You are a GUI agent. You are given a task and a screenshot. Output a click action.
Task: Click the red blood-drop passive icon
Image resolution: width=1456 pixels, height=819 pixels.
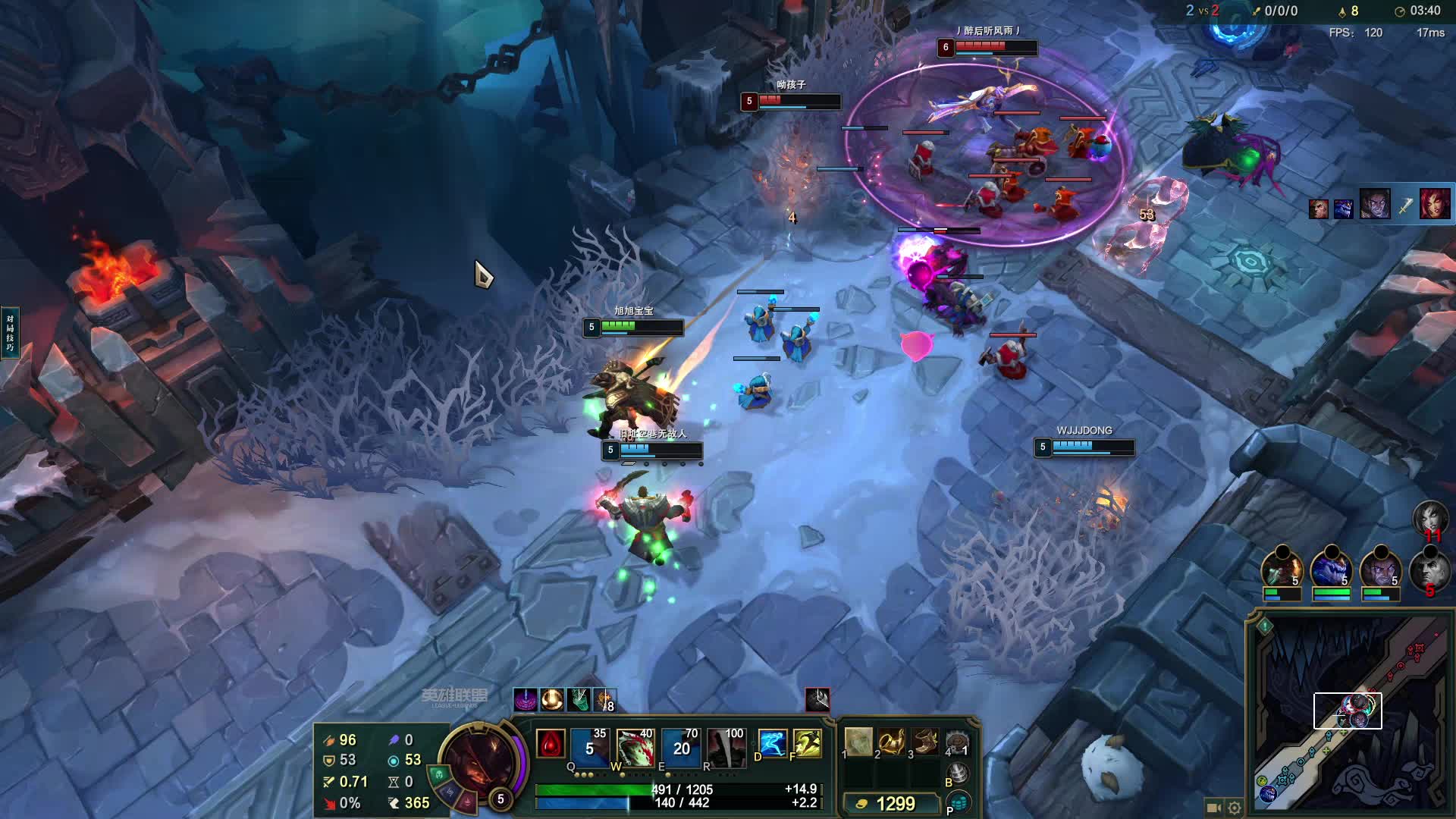(x=551, y=744)
